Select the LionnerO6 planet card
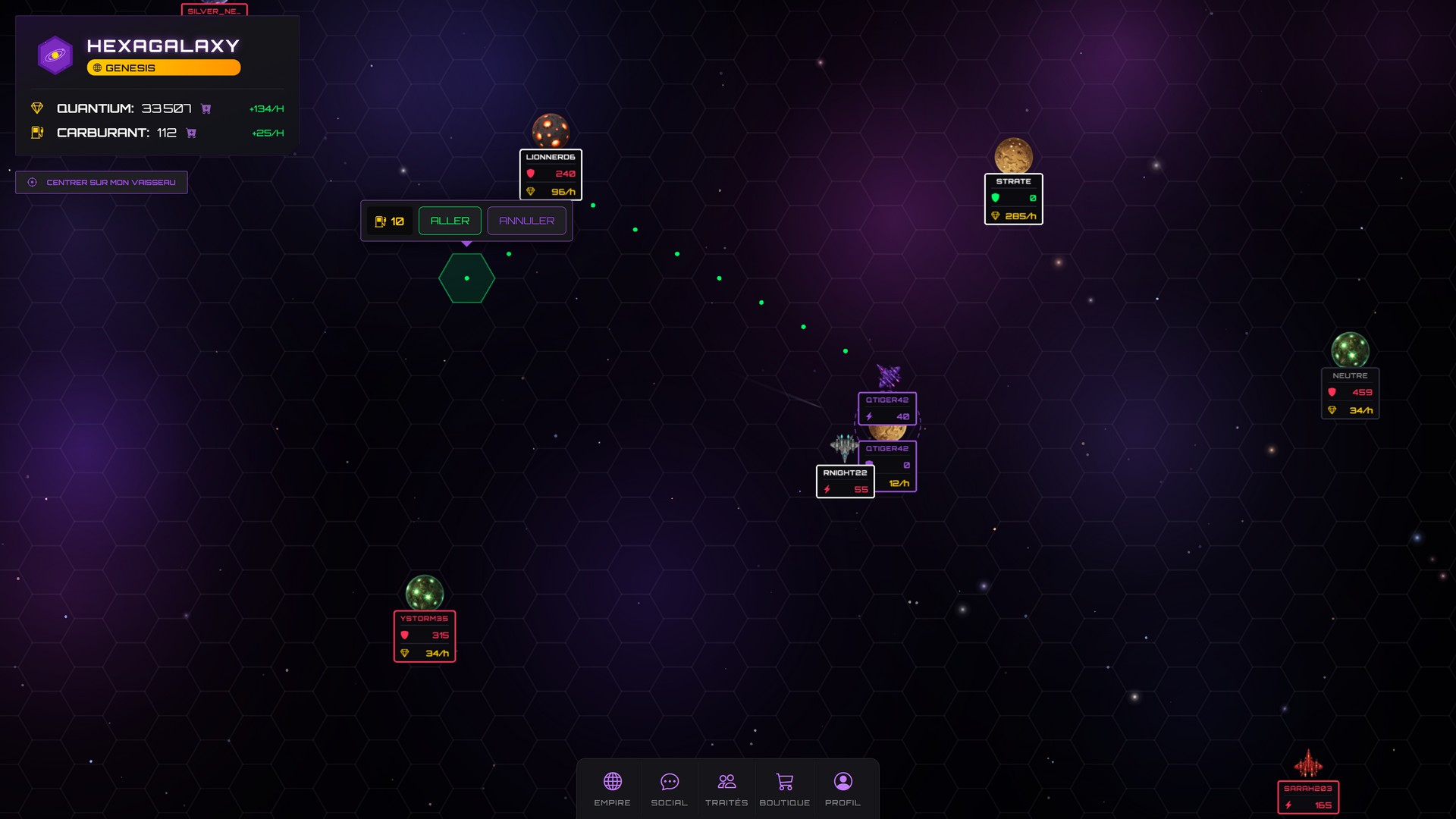 [551, 174]
